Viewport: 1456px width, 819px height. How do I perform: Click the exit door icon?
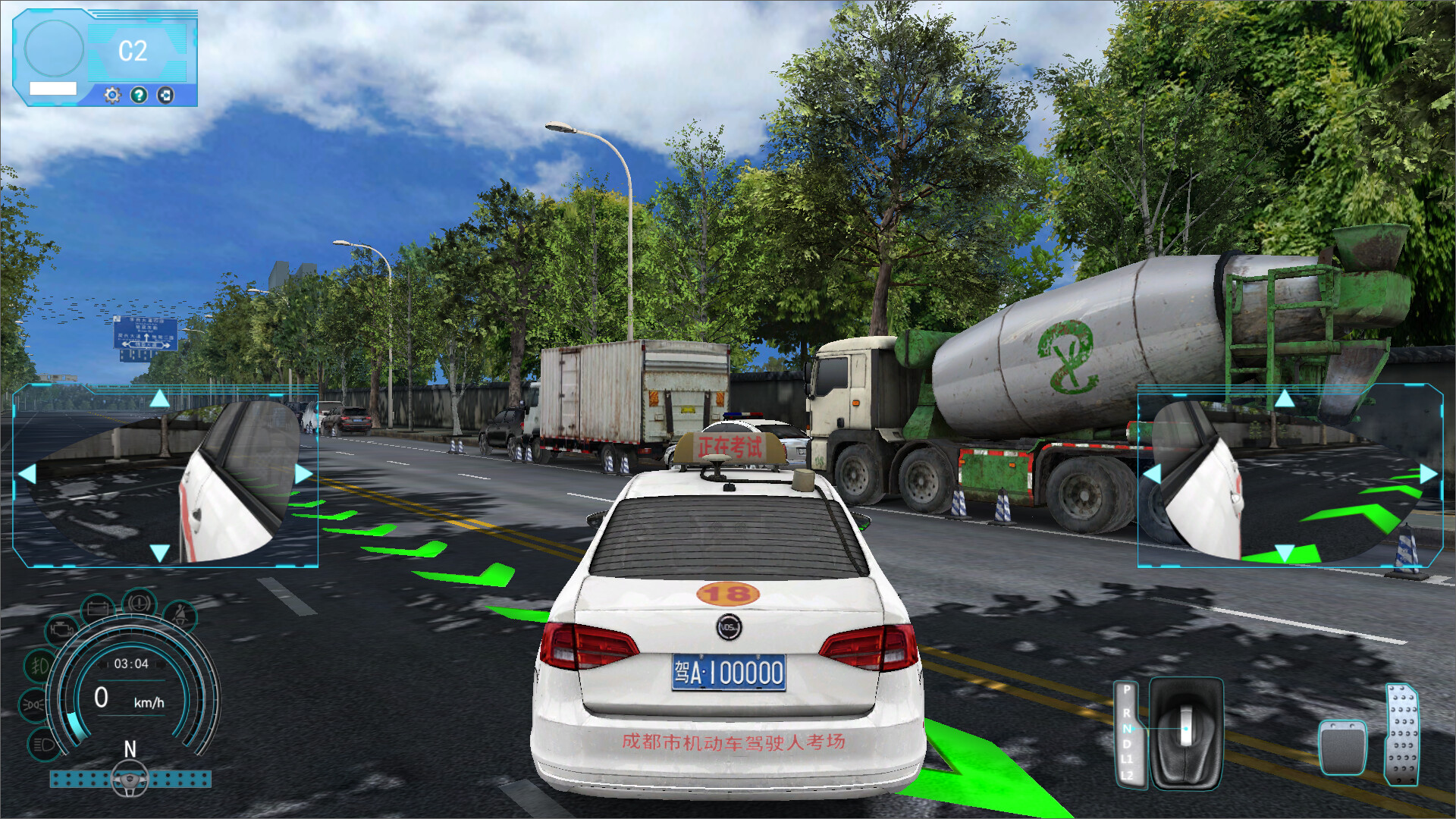coord(165,95)
